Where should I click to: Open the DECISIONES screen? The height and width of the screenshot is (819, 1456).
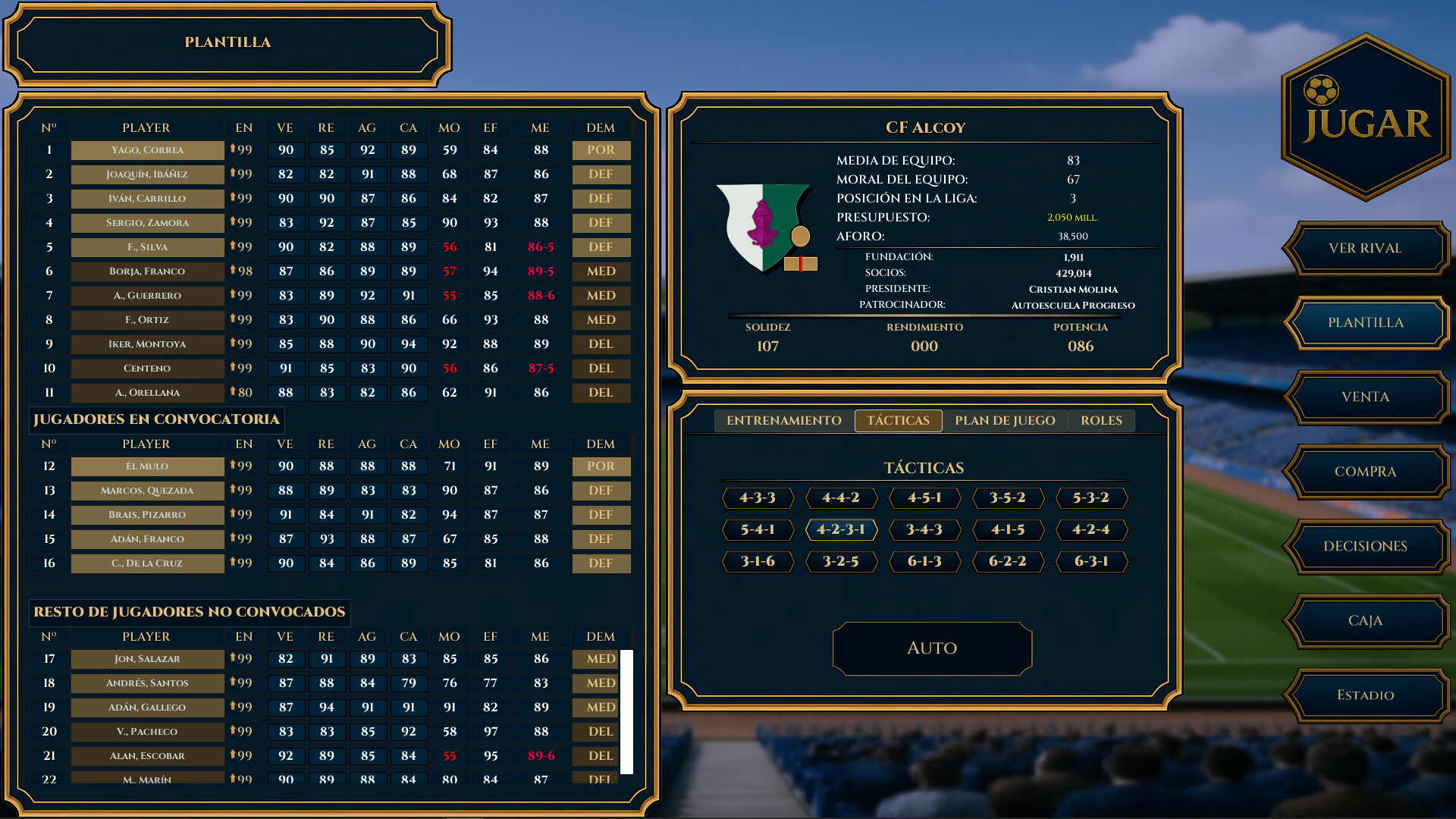tap(1365, 547)
